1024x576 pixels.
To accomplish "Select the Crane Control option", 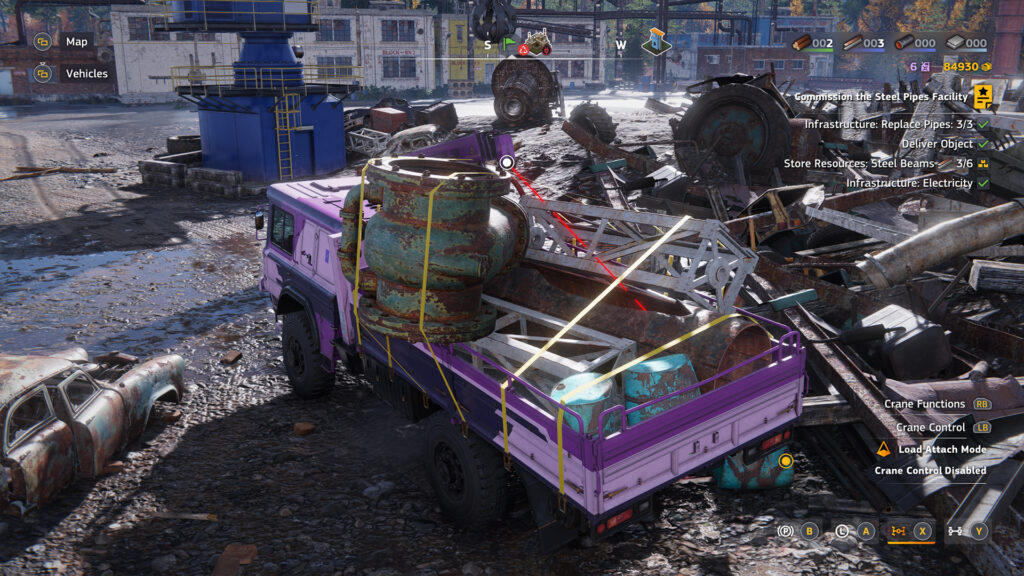I will tap(930, 427).
